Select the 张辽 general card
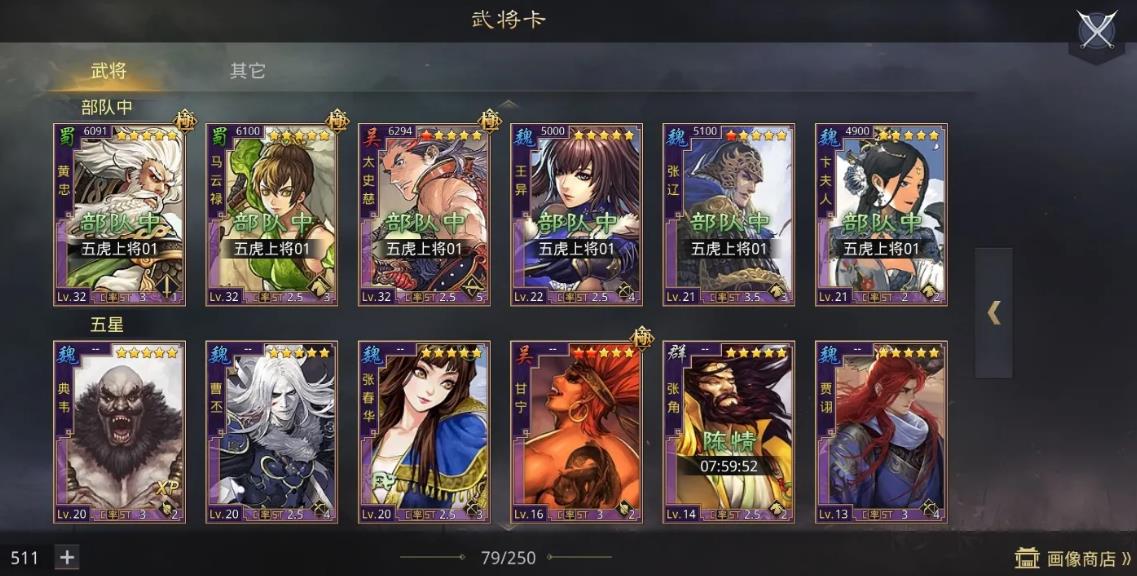The height and width of the screenshot is (576, 1137). [x=728, y=214]
